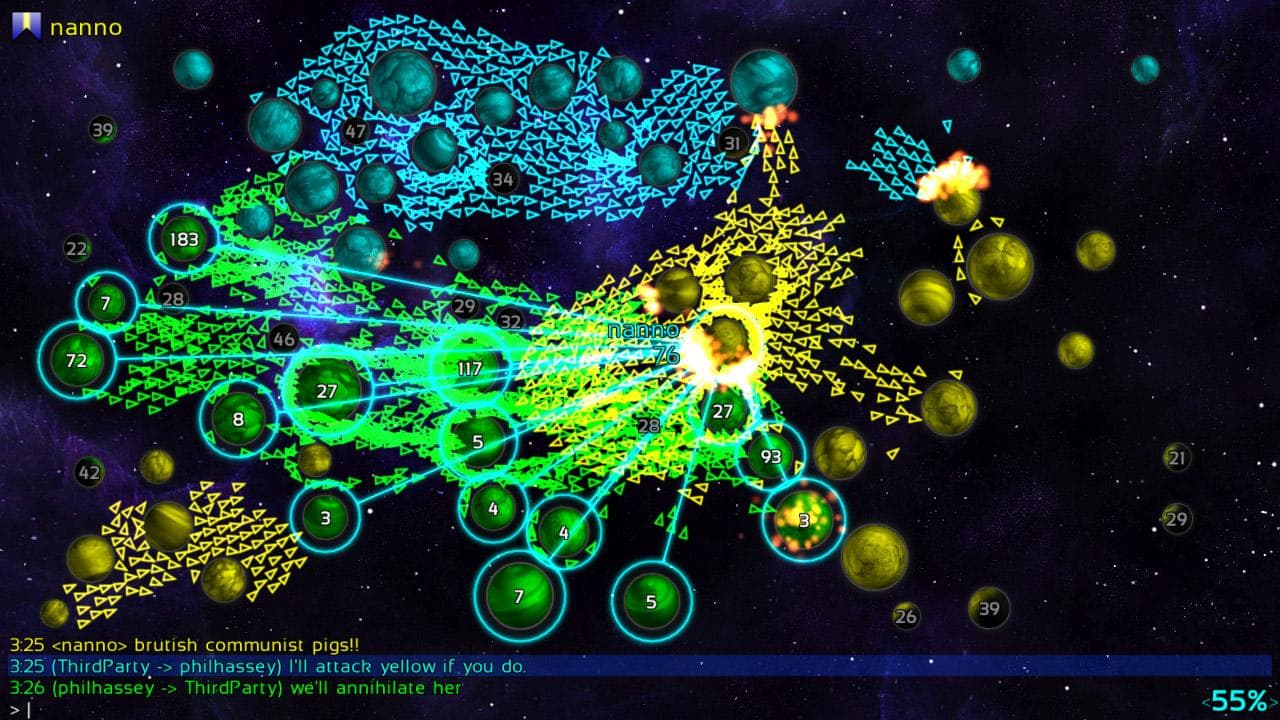This screenshot has width=1280, height=720.
Task: Select the green planet numbered 183
Action: [x=183, y=240]
